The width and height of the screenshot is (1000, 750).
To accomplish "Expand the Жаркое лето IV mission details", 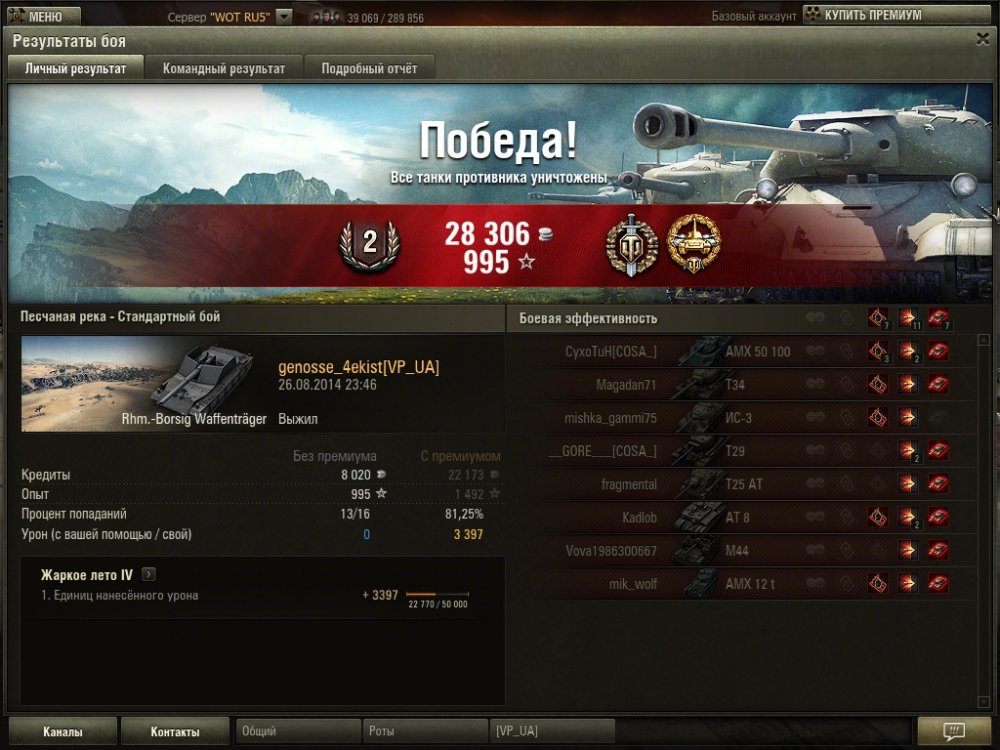I will pos(149,575).
